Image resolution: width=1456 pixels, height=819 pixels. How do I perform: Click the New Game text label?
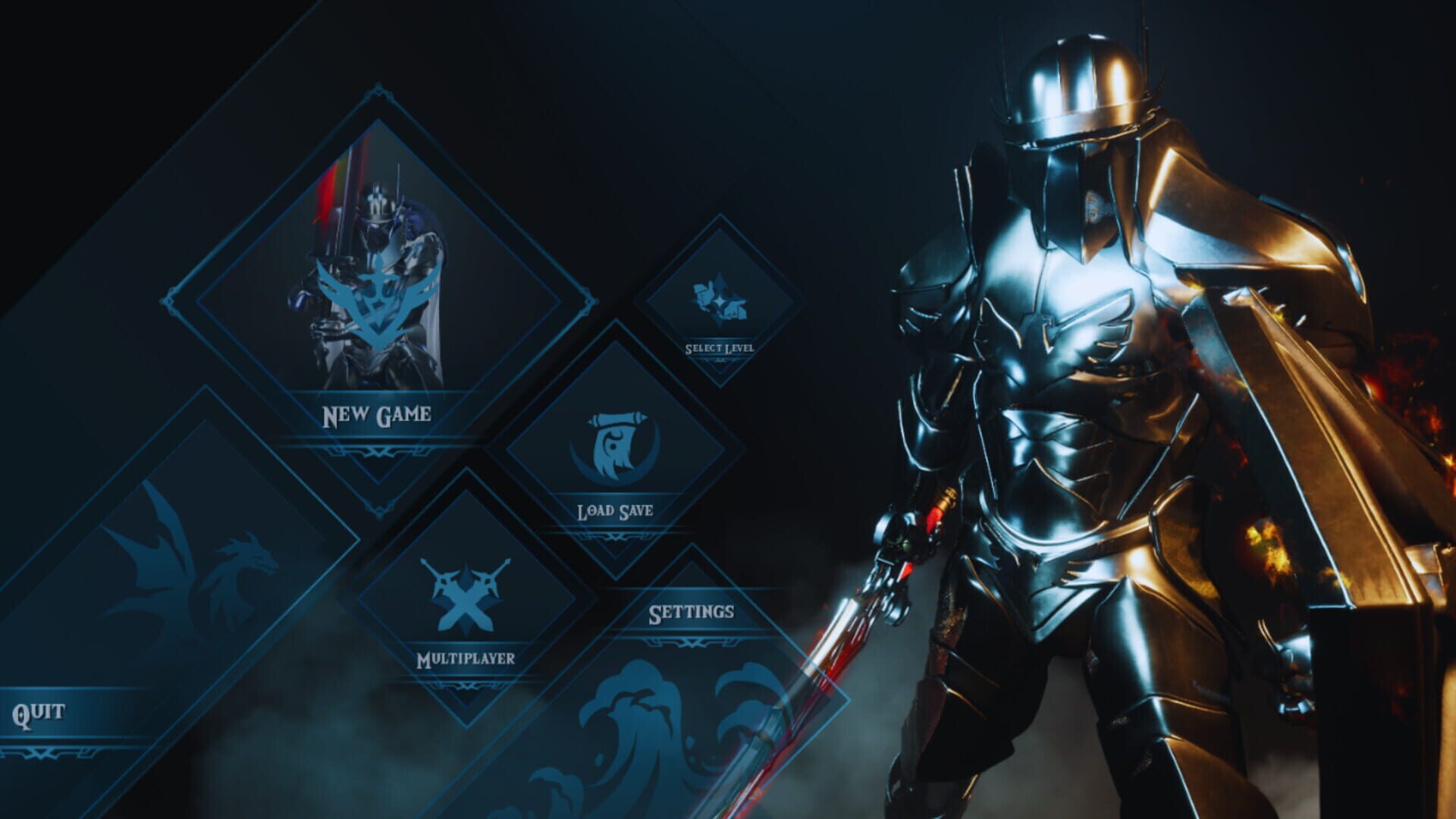pos(377,414)
